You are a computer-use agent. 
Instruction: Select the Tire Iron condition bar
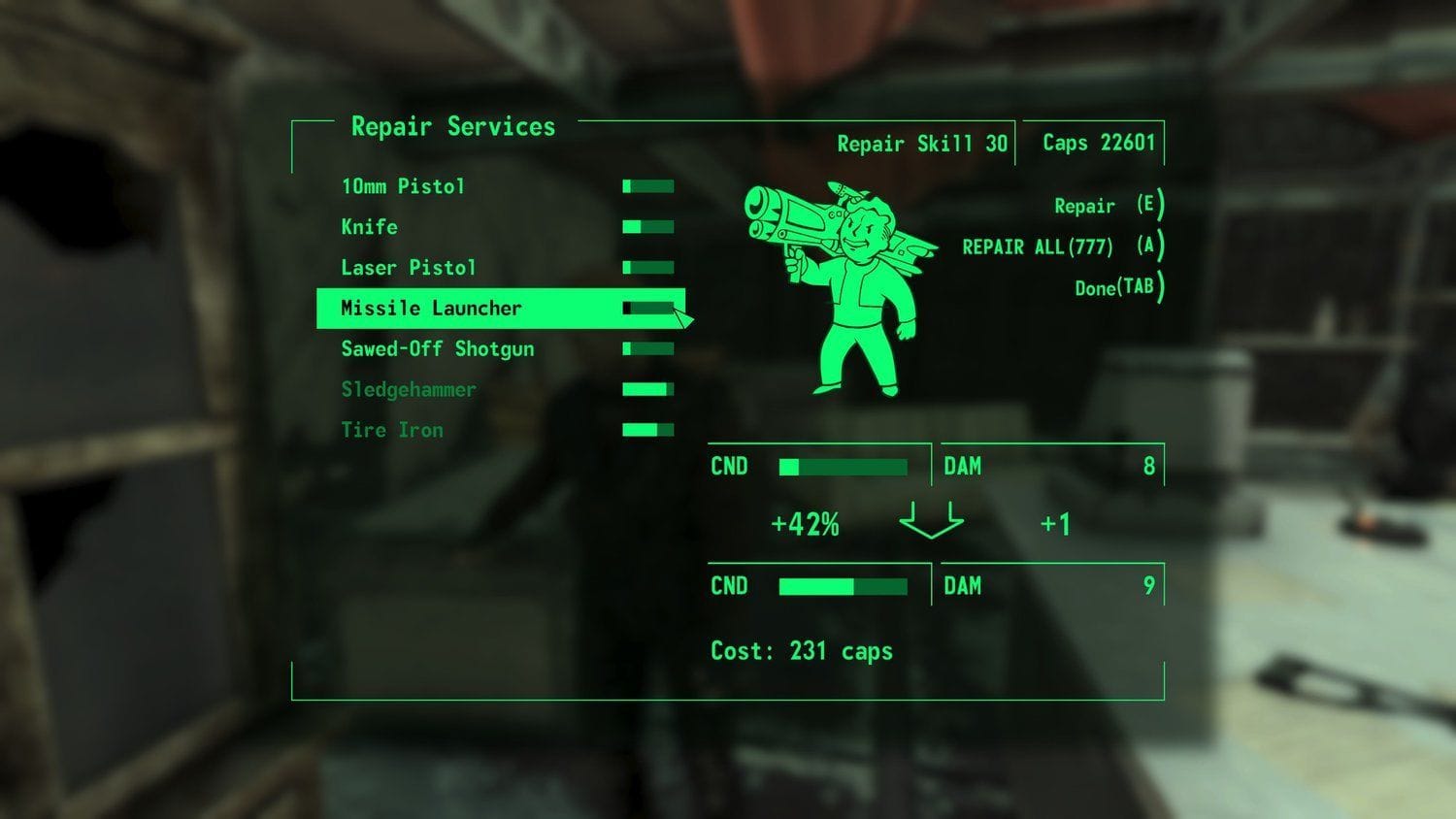[x=647, y=428]
